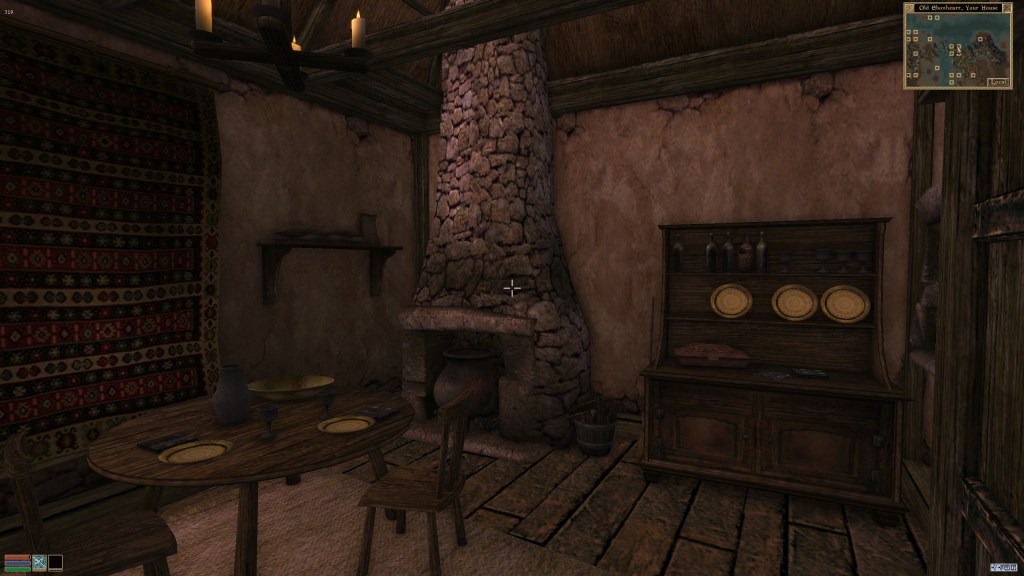
Task: Select the equipped weapon icon
Action: tap(40, 562)
